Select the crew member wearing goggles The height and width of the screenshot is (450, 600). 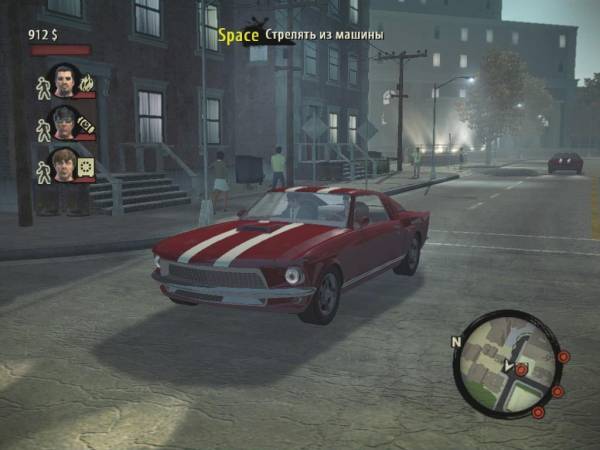(x=64, y=123)
